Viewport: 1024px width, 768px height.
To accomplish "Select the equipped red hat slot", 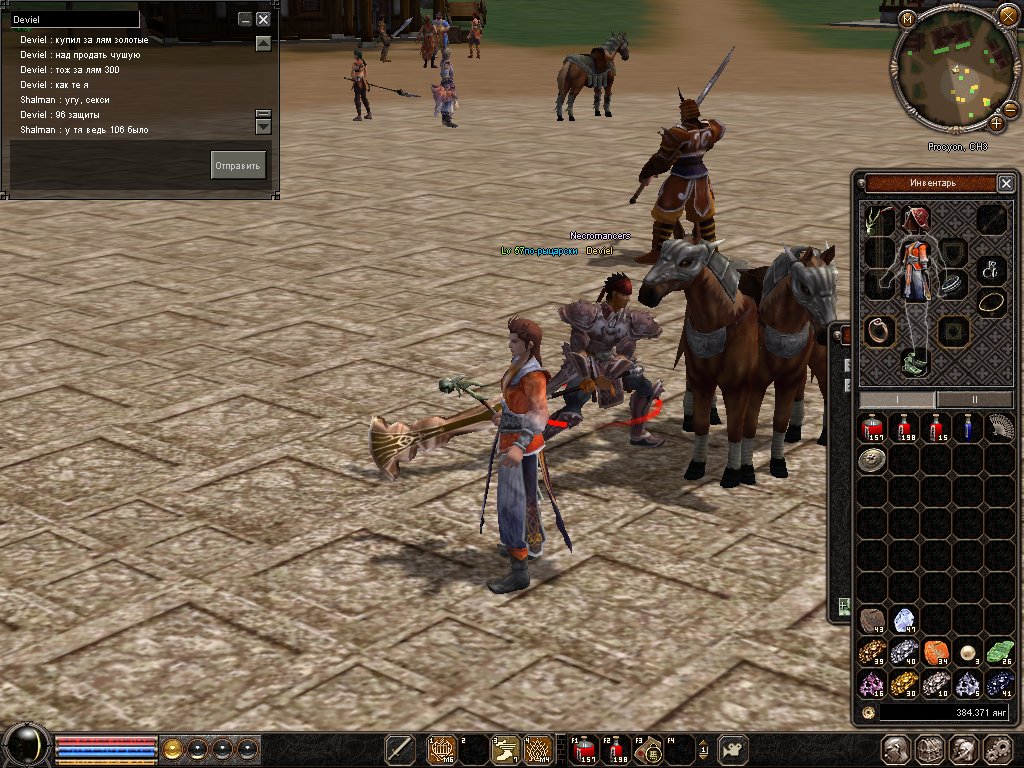I will [916, 218].
